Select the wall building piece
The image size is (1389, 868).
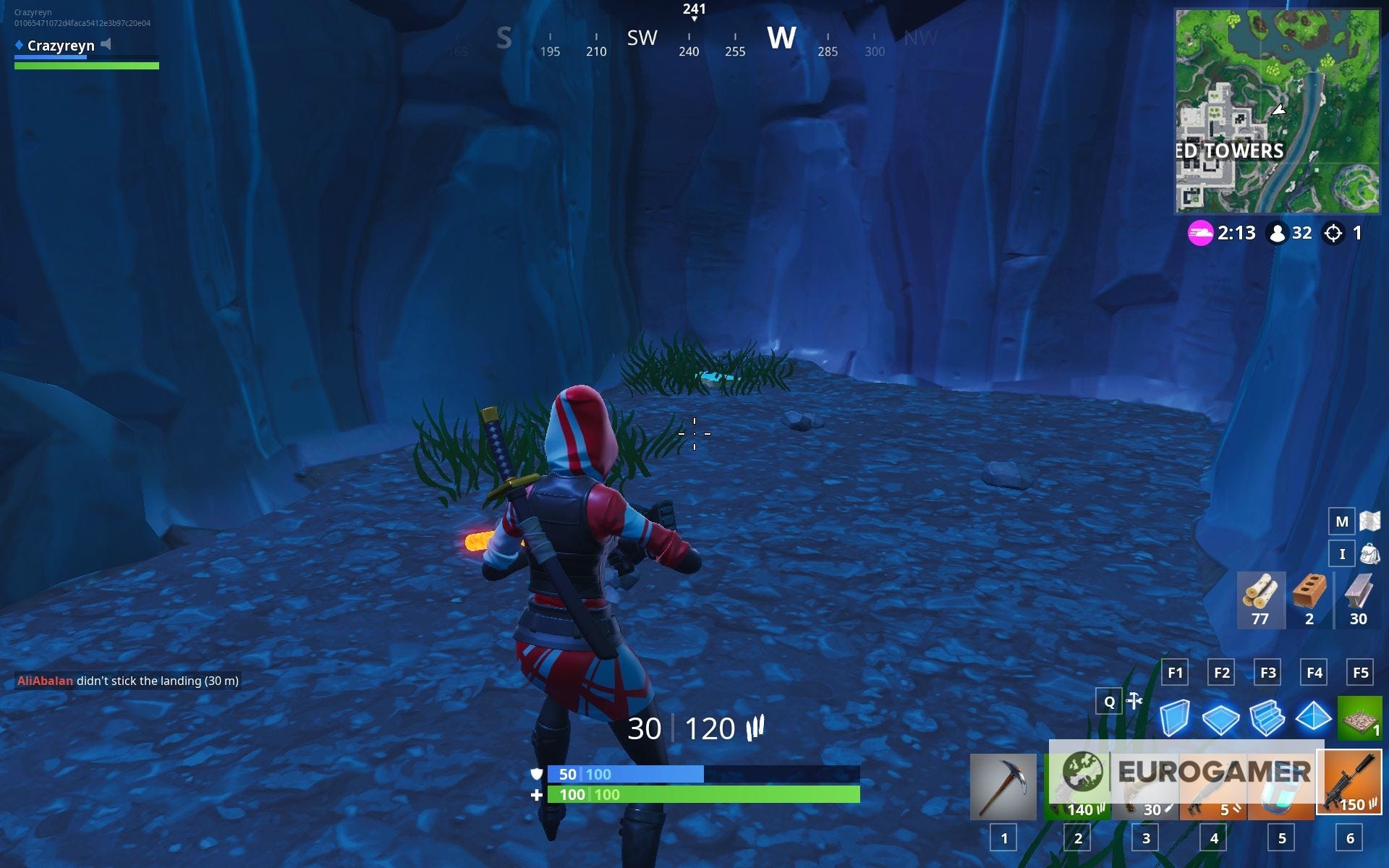click(x=1176, y=719)
